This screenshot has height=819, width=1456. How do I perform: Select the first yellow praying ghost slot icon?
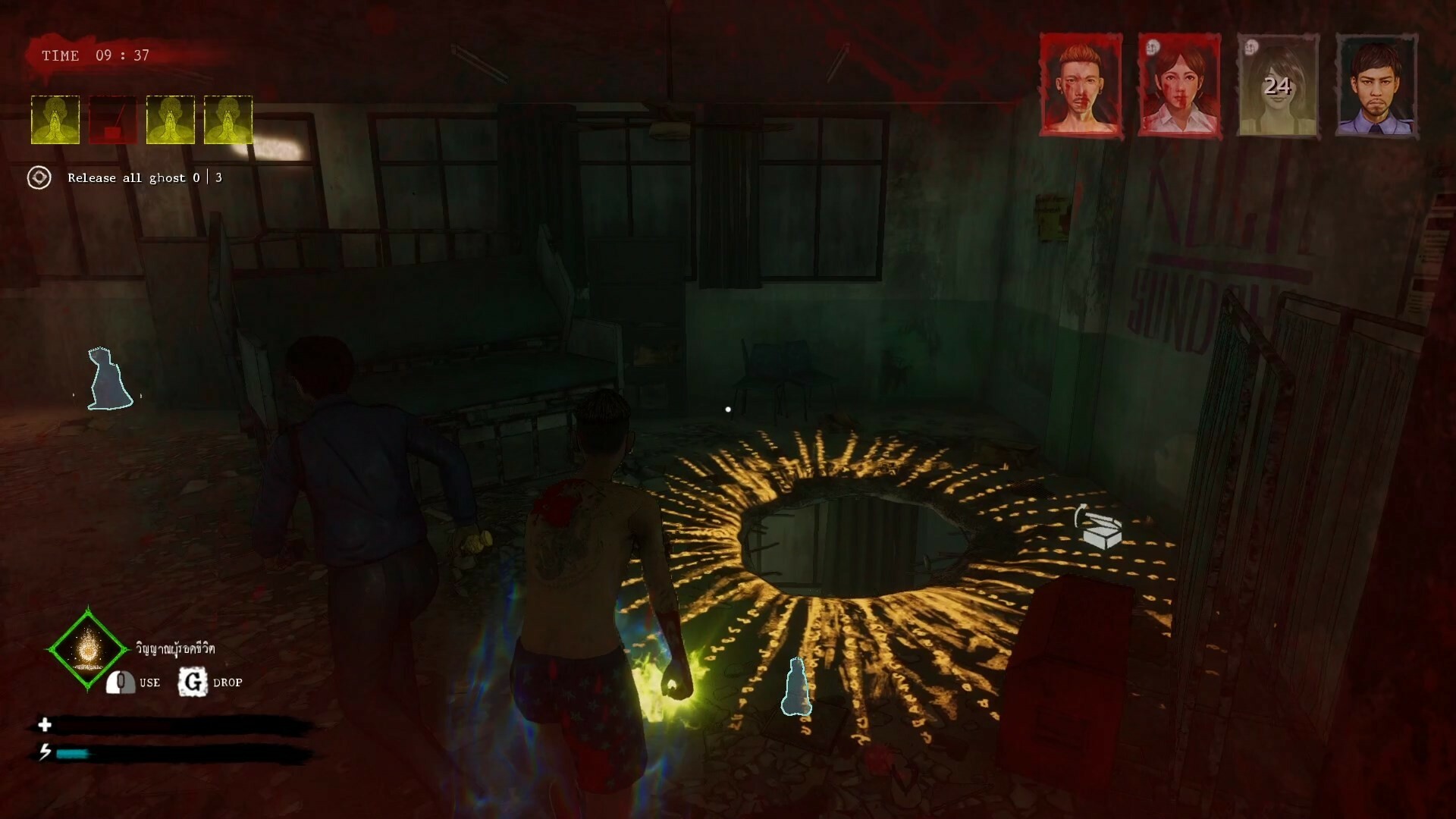pyautogui.click(x=54, y=119)
